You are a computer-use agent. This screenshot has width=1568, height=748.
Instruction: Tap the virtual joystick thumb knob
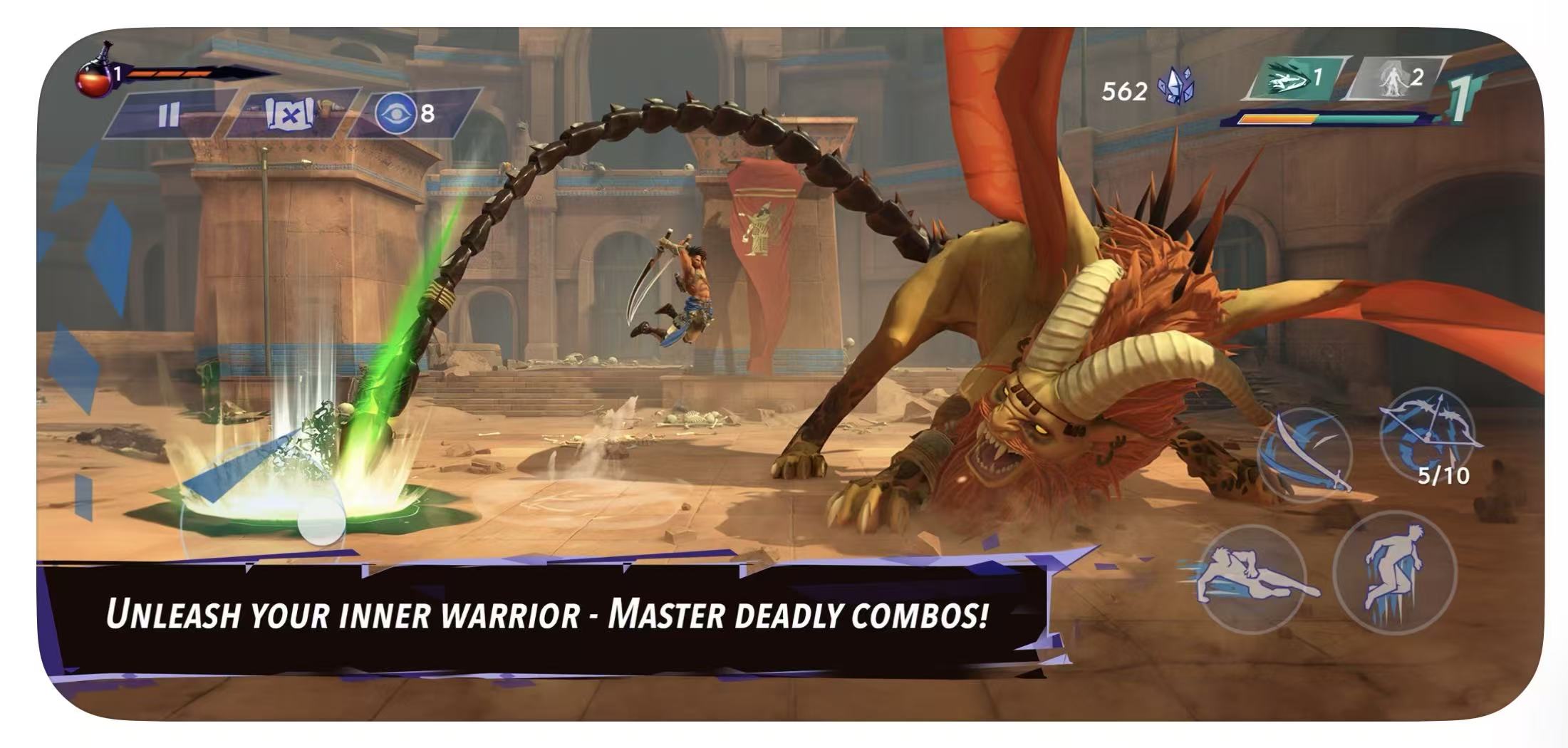point(321,521)
